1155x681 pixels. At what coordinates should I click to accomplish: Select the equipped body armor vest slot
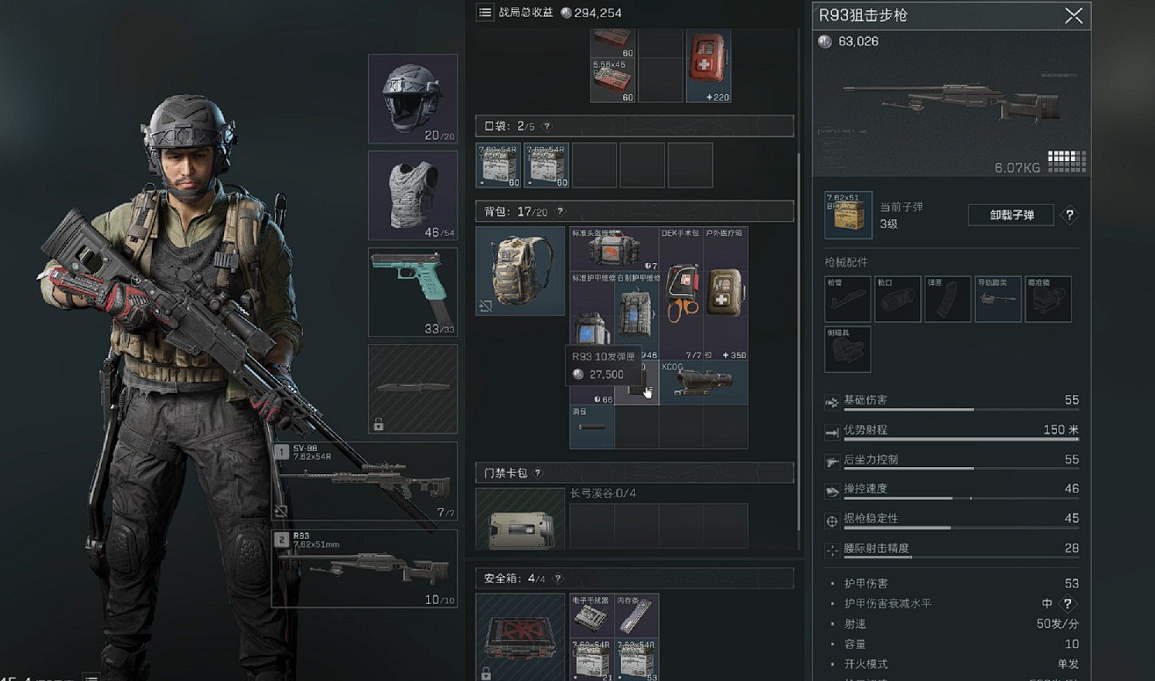pos(412,195)
